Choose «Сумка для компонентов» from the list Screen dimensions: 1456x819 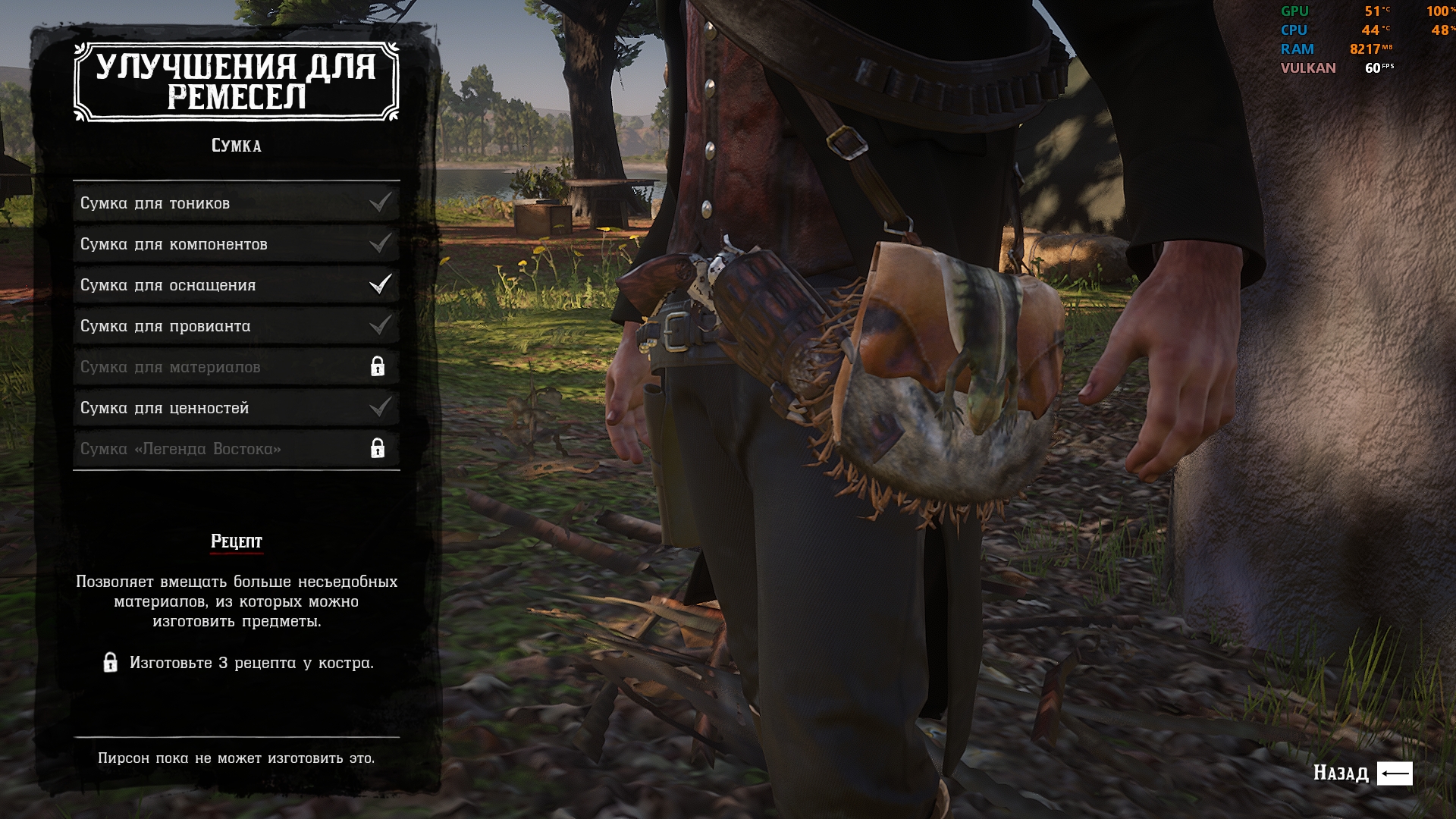point(236,244)
